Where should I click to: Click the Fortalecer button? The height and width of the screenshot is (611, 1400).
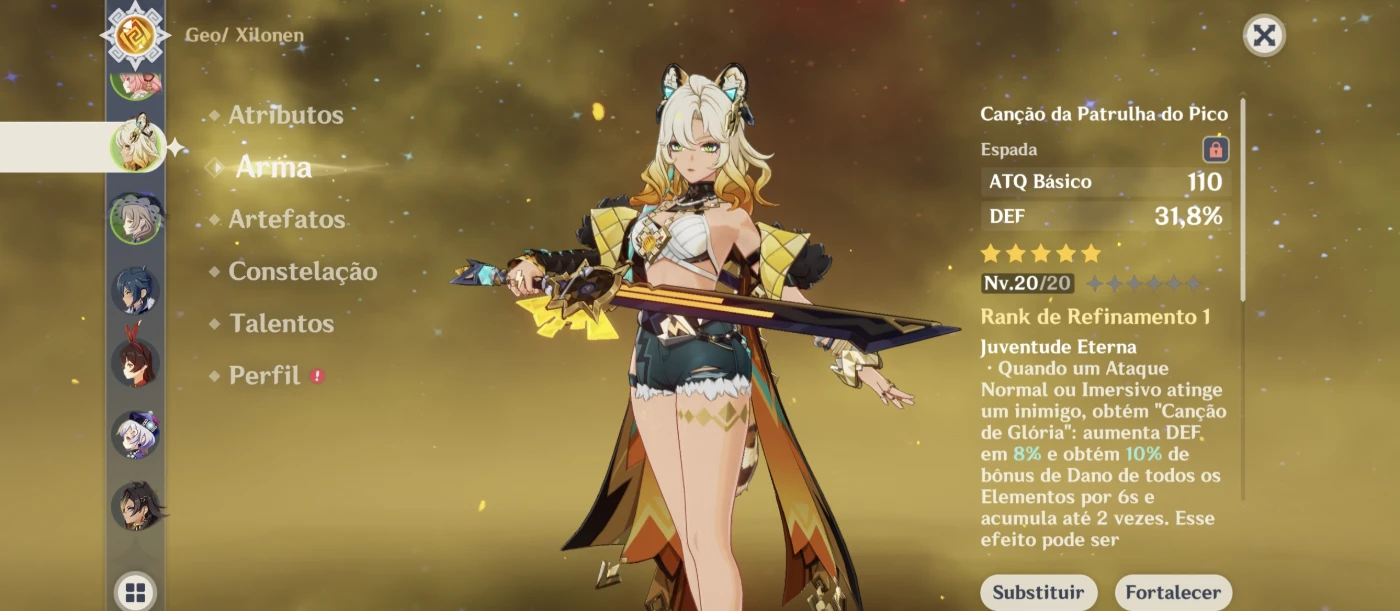click(x=1173, y=592)
